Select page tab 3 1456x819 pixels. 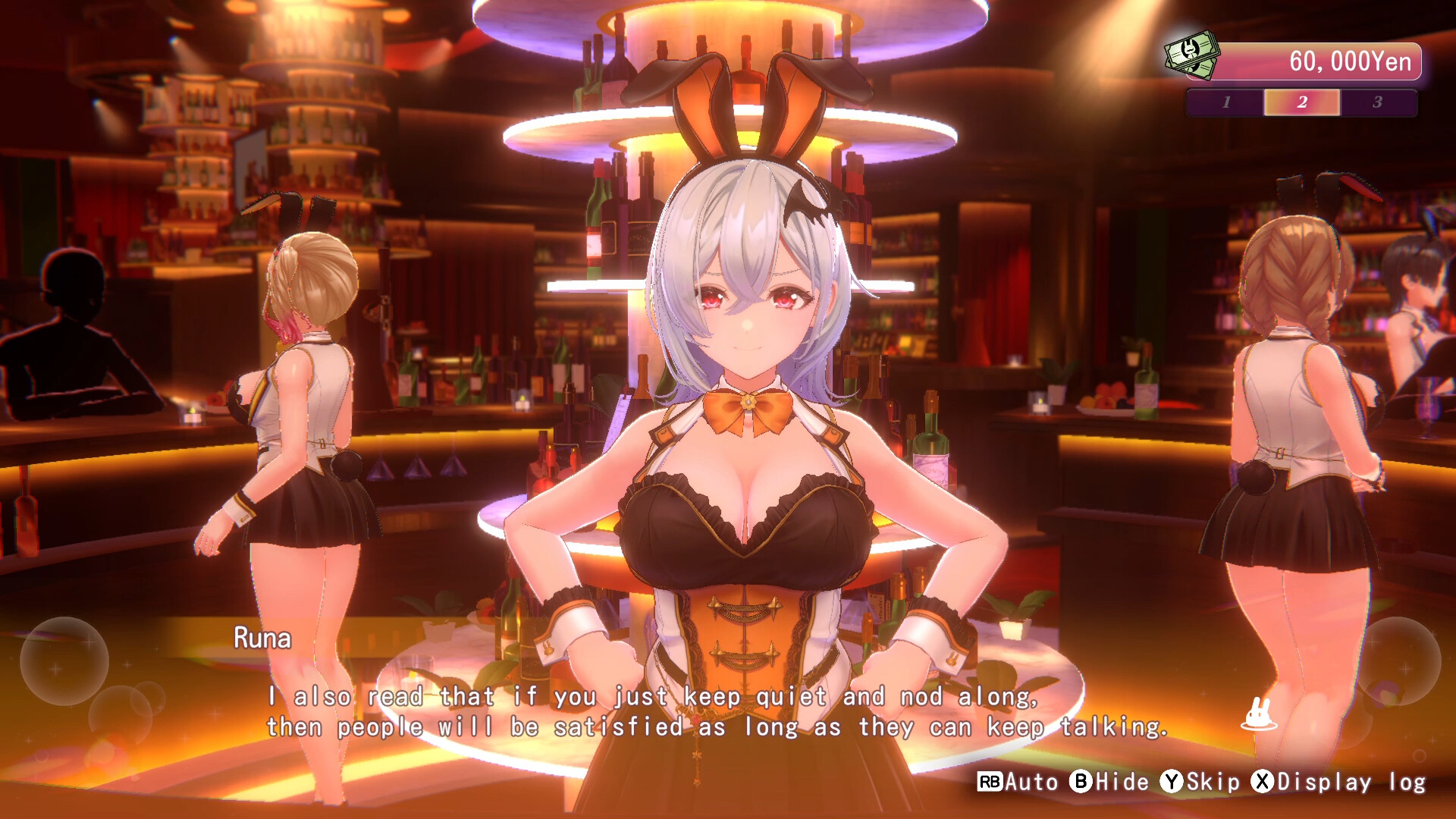1379,103
